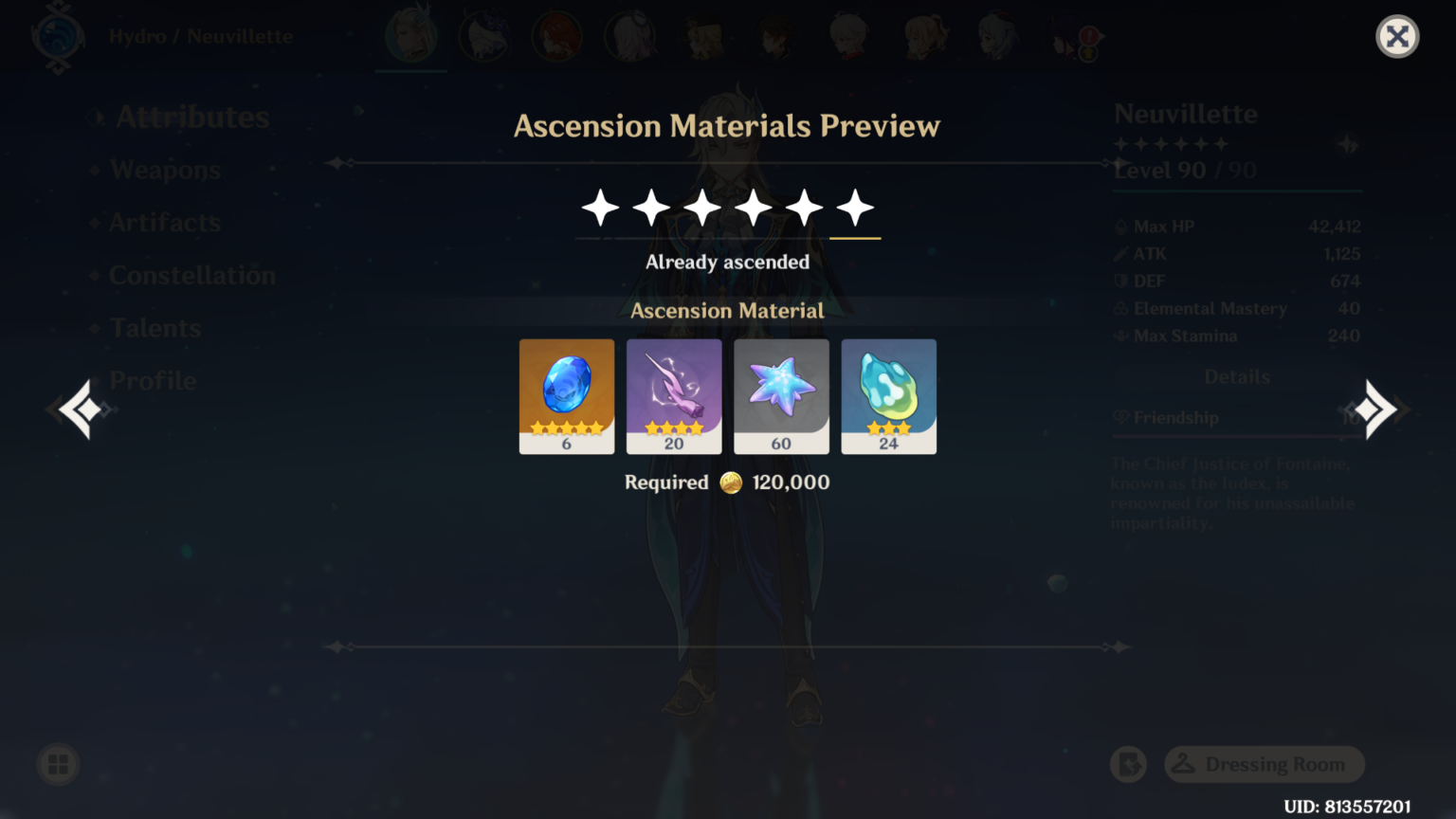Open the crystal material needing 60 pieces

coord(781,395)
